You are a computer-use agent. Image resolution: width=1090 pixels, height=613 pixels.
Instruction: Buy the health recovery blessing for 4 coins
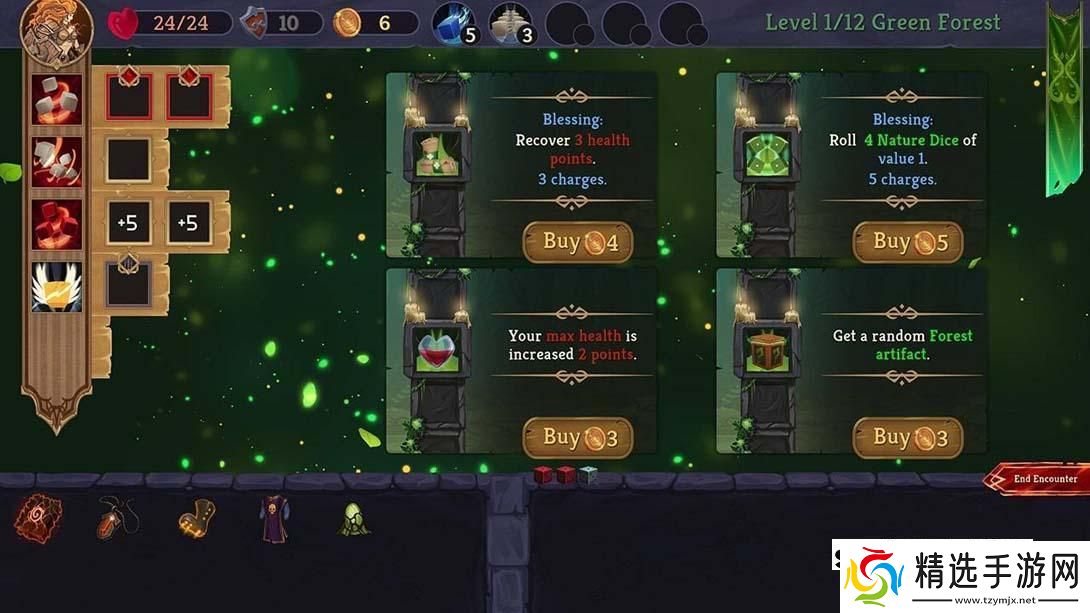[x=578, y=242]
